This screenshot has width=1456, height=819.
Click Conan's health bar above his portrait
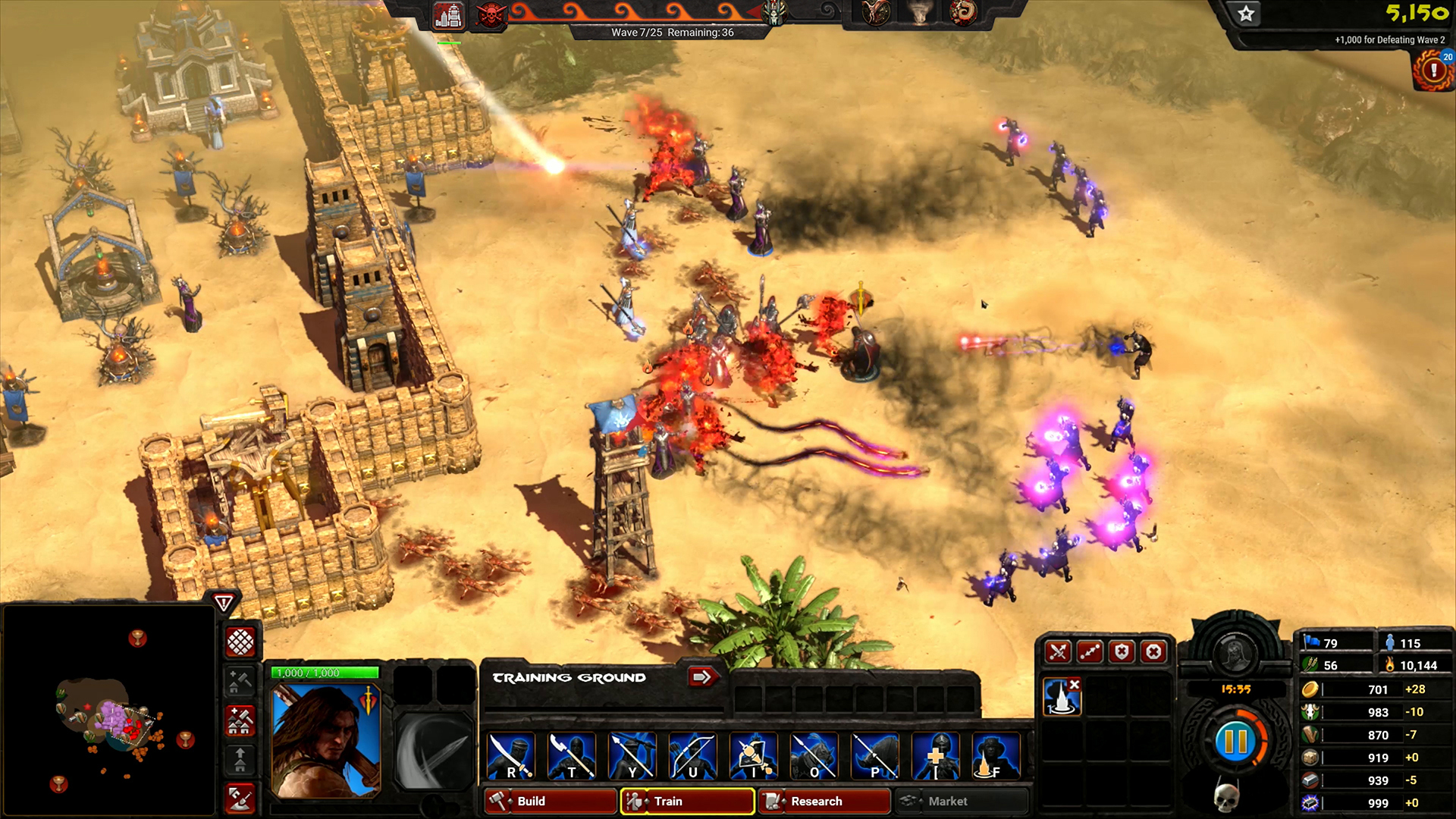point(326,673)
